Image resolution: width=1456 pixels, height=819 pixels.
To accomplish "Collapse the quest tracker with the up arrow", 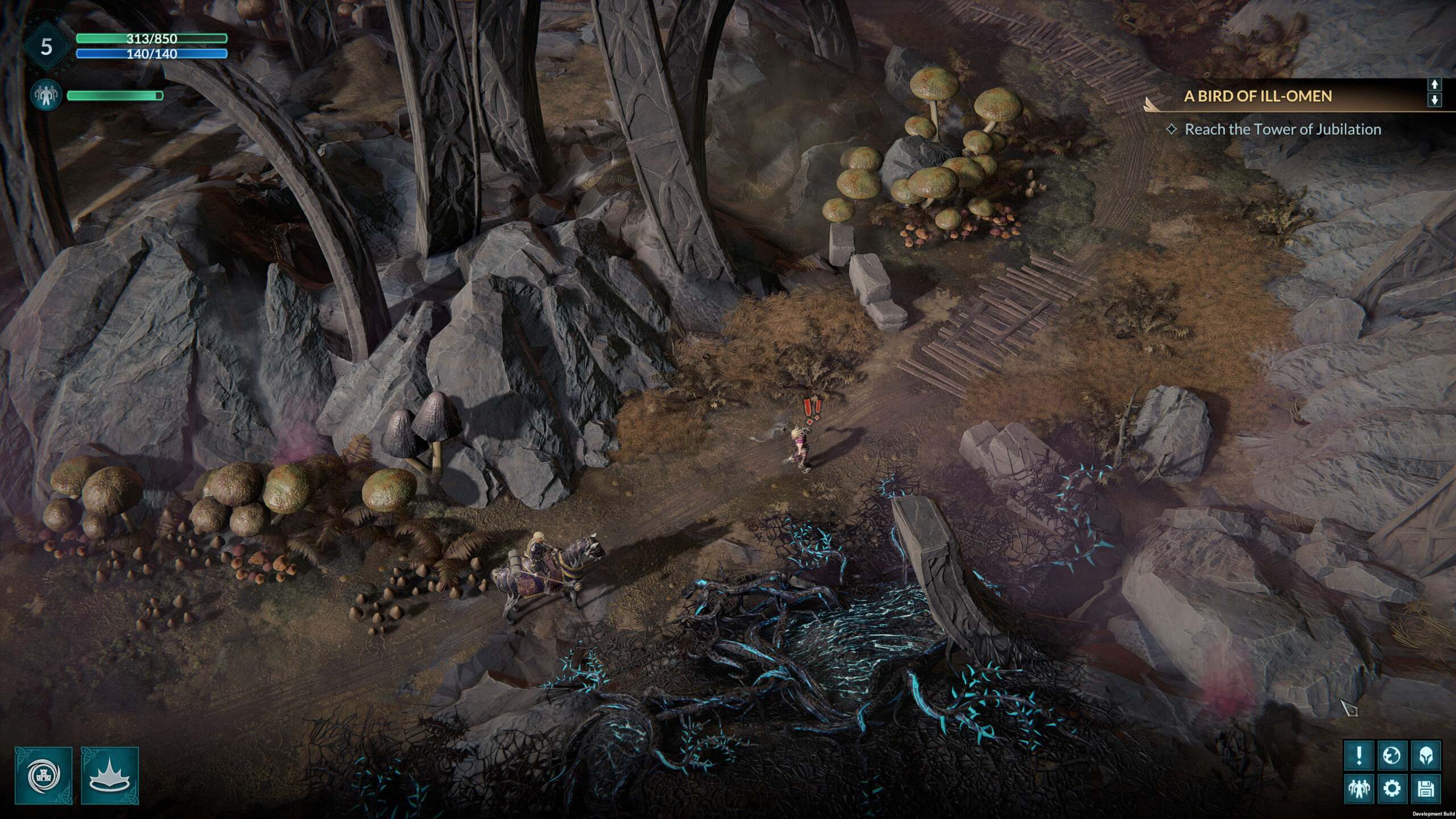I will [1434, 85].
